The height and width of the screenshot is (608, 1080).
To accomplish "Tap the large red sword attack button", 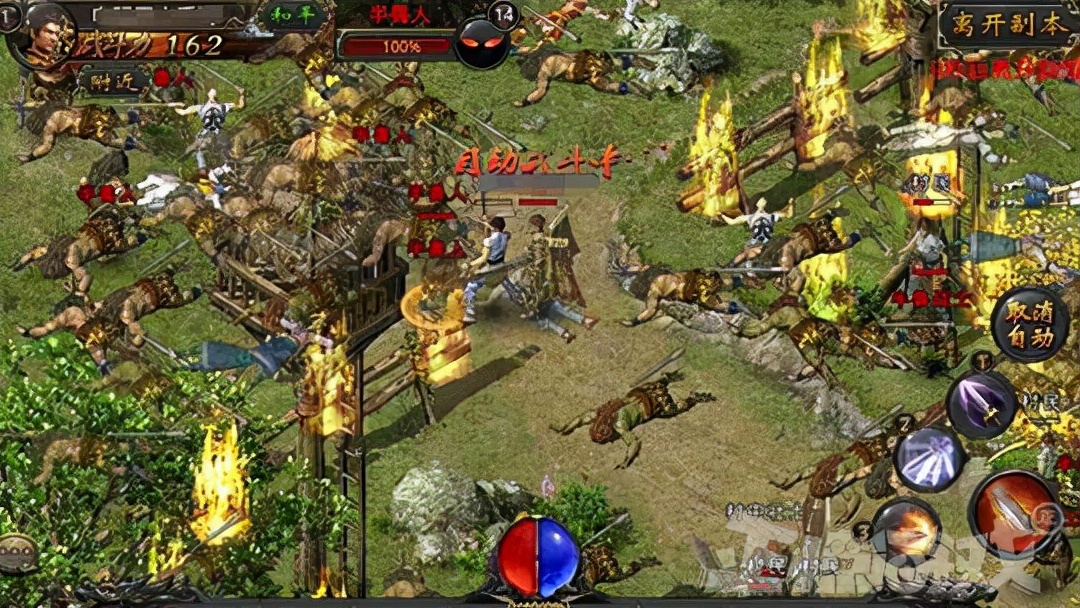I will (x=1014, y=515).
